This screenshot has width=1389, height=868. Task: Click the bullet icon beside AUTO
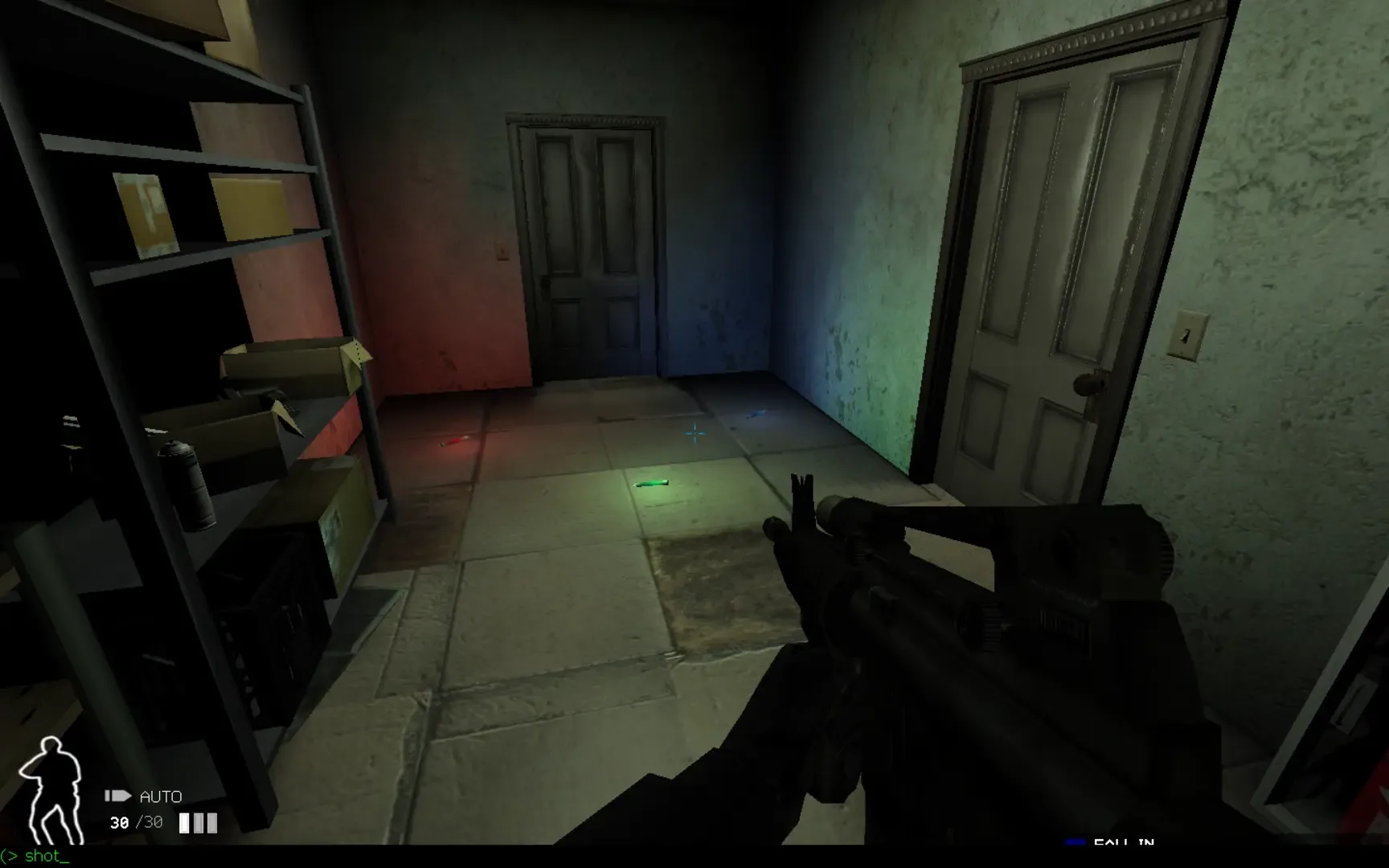coord(117,796)
